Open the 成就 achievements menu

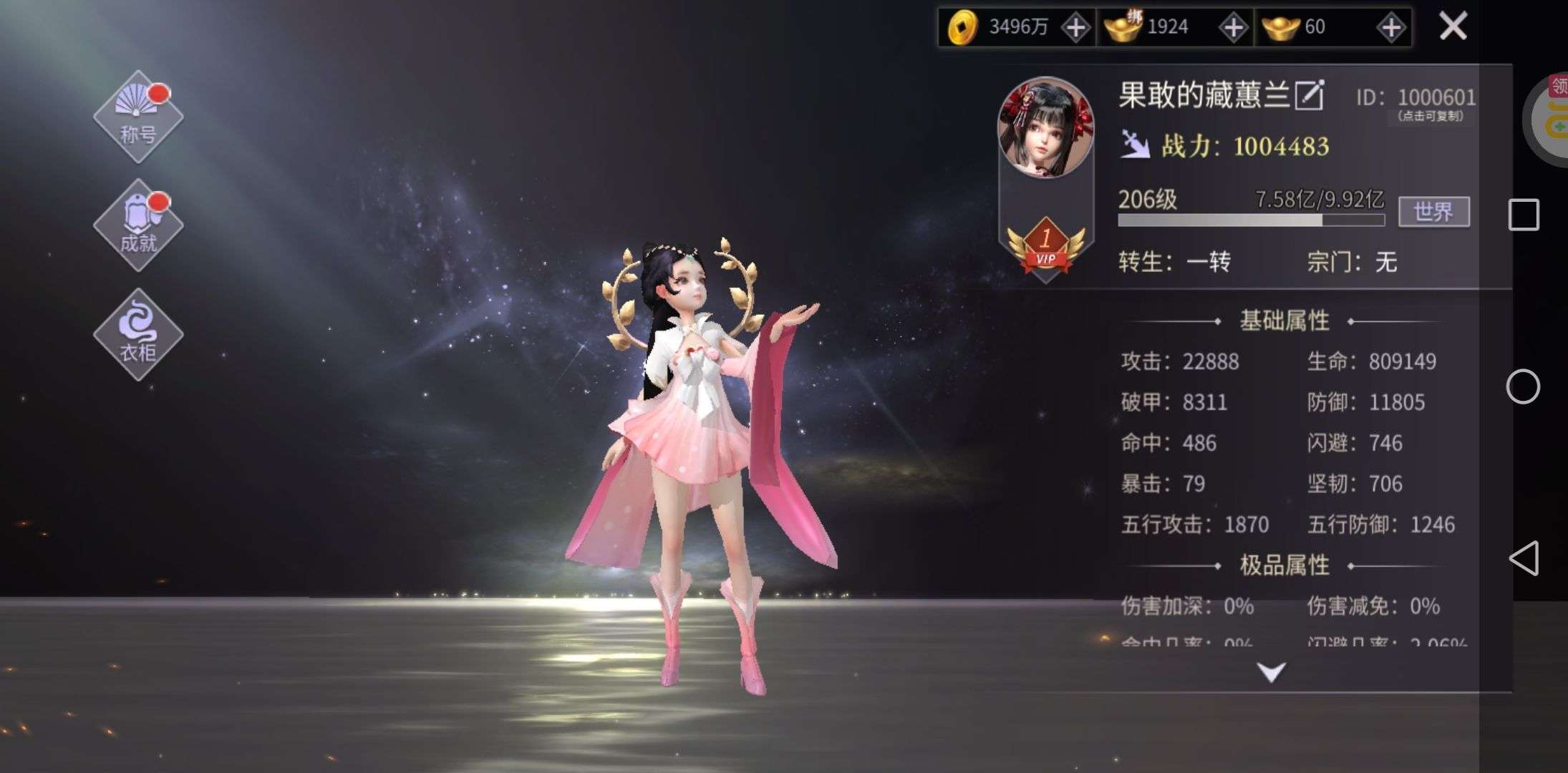click(x=138, y=225)
